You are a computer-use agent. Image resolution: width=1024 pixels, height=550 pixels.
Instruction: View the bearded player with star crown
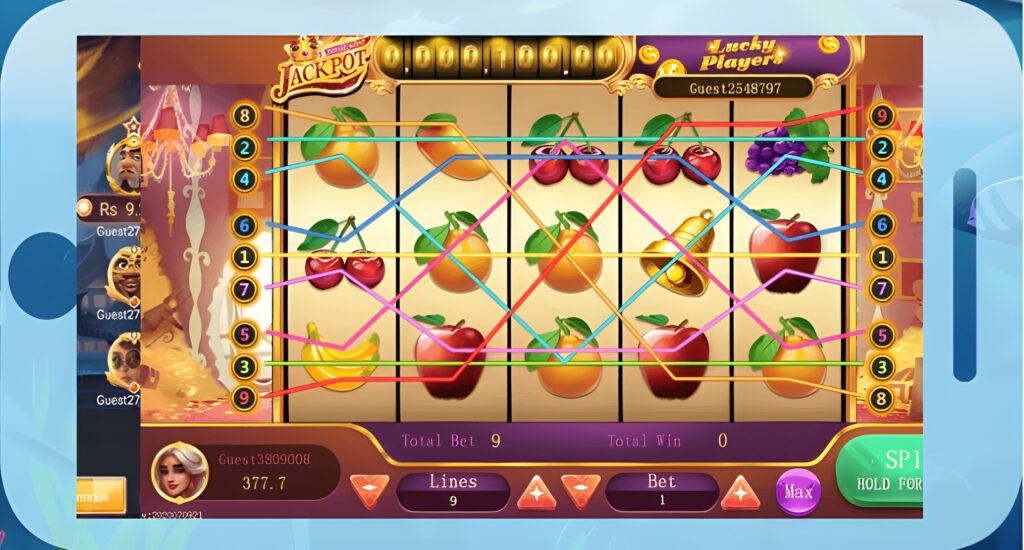coord(127,162)
